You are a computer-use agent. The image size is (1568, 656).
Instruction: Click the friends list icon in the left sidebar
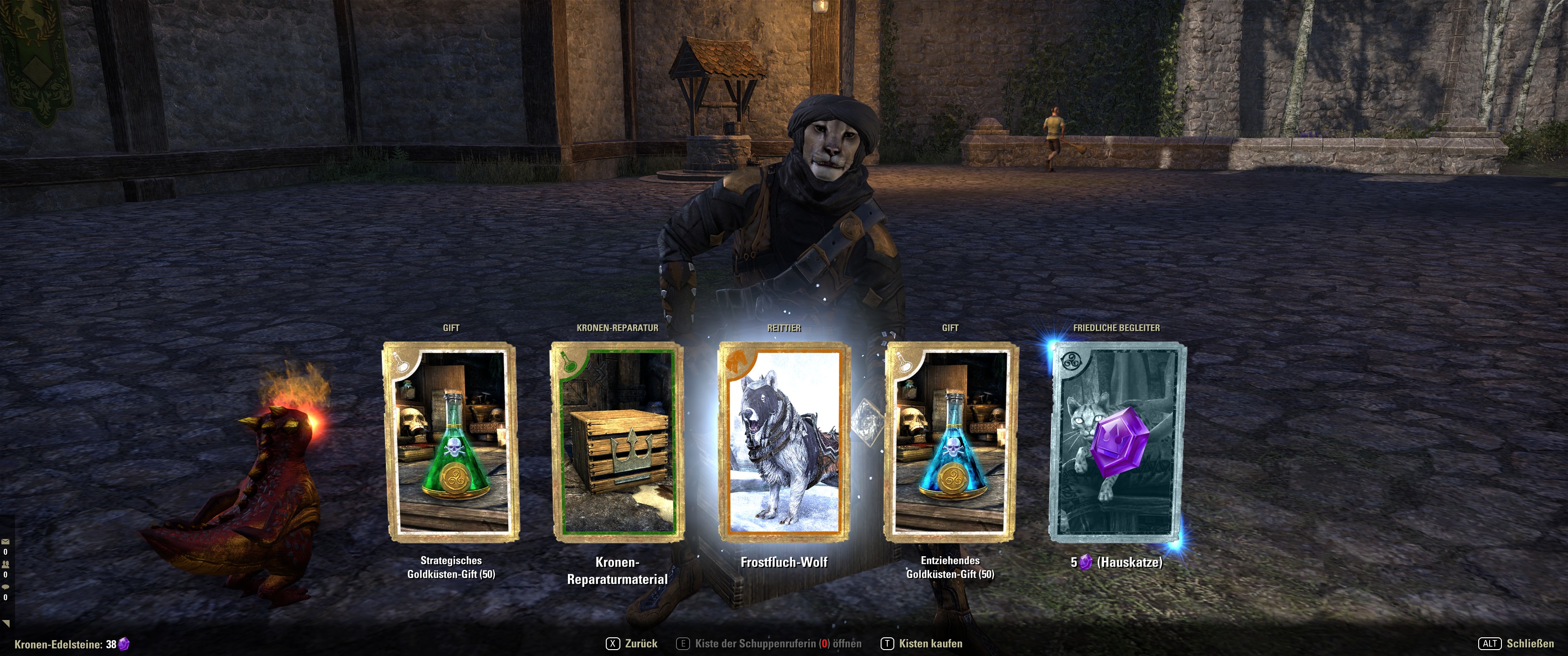pos(5,564)
